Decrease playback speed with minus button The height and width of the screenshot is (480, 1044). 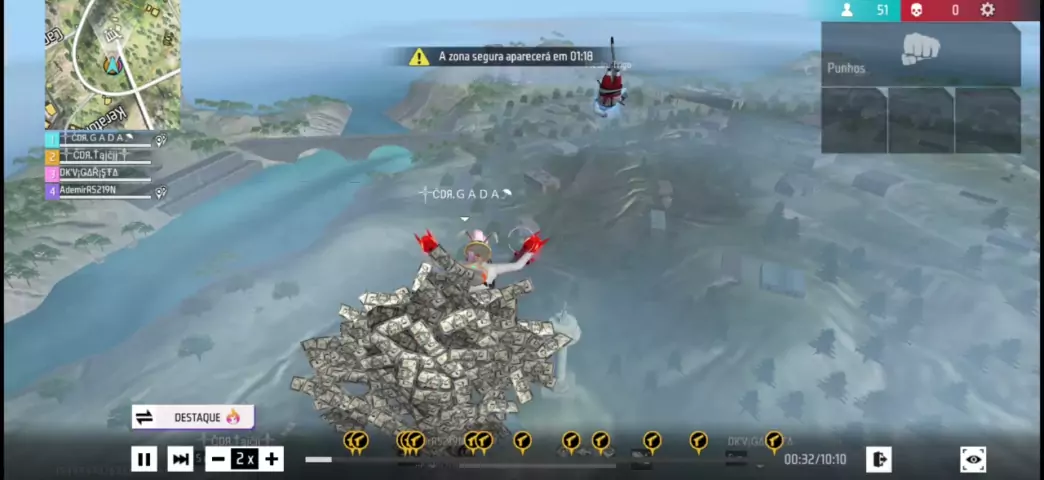click(x=218, y=459)
